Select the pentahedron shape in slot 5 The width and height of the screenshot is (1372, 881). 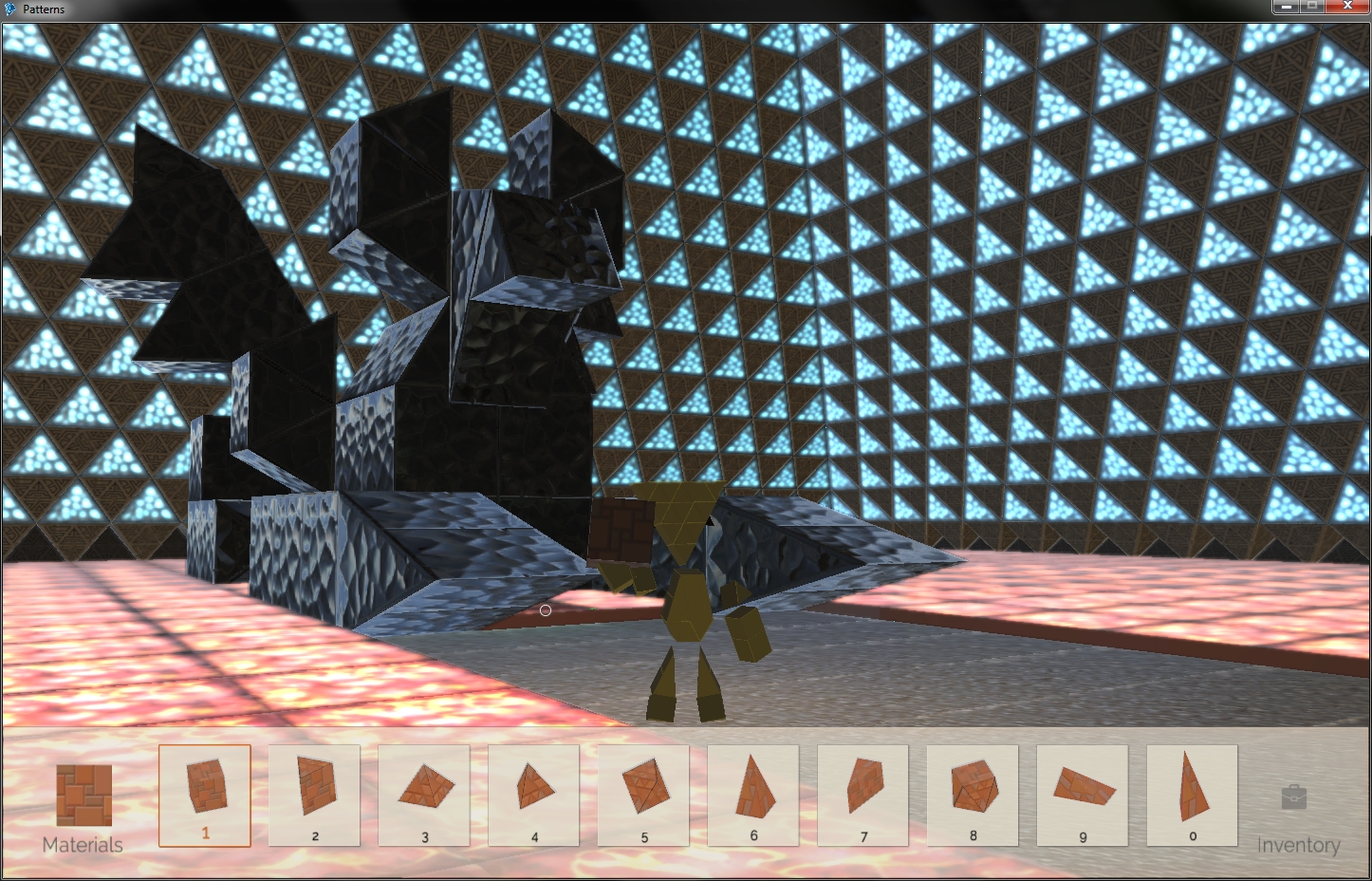(x=643, y=788)
